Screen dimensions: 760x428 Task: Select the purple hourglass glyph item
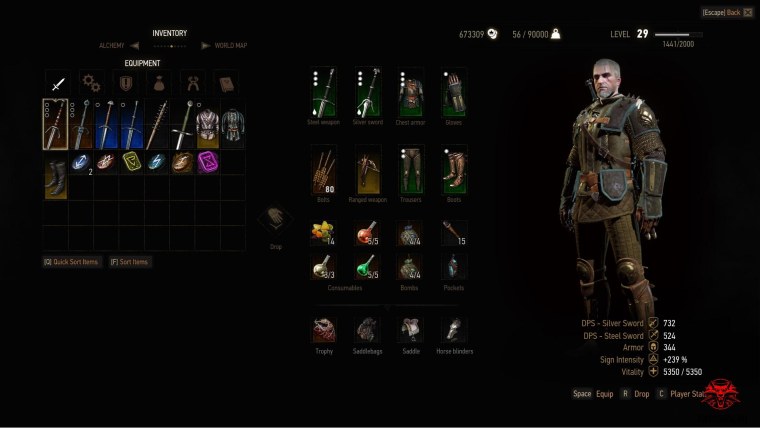tap(208, 162)
